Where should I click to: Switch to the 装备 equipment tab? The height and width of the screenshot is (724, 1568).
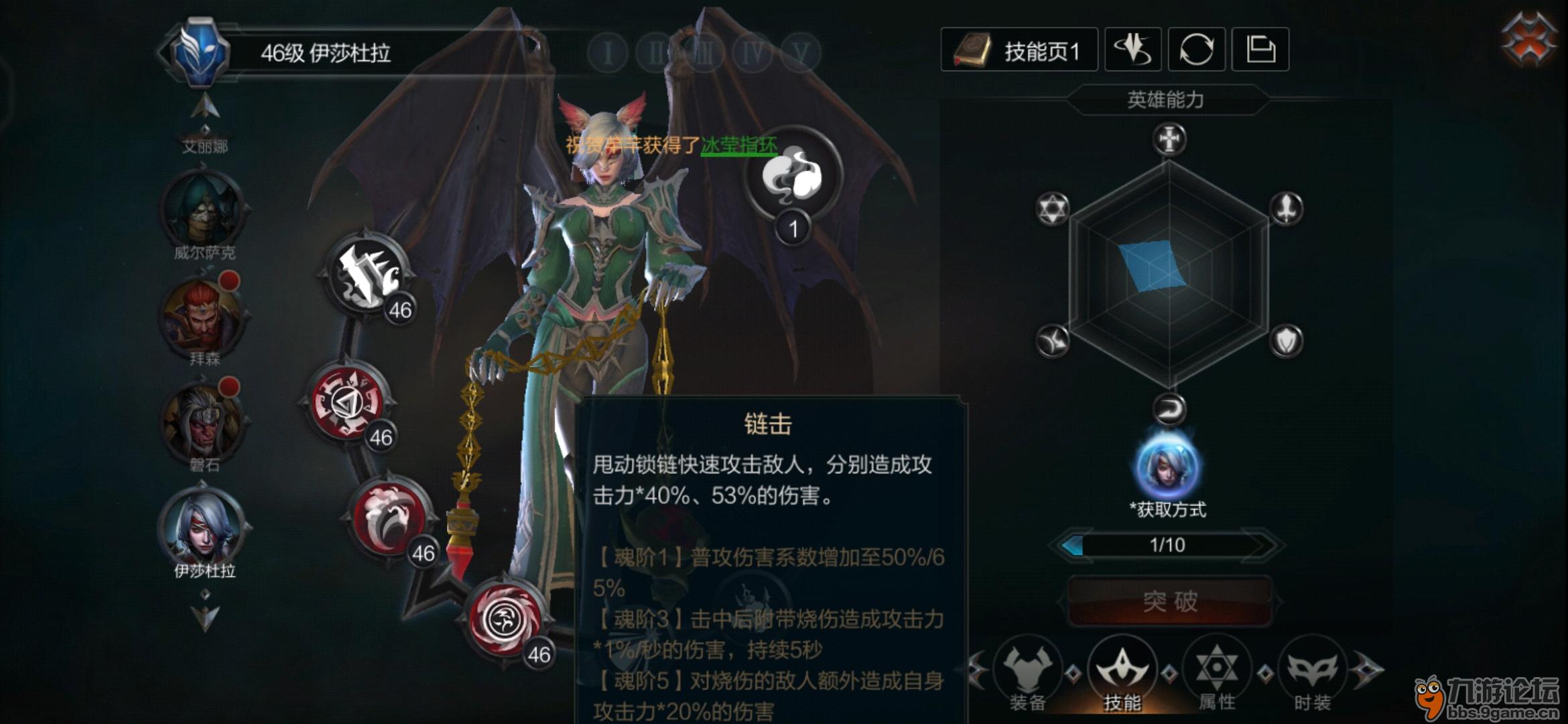(x=1028, y=674)
